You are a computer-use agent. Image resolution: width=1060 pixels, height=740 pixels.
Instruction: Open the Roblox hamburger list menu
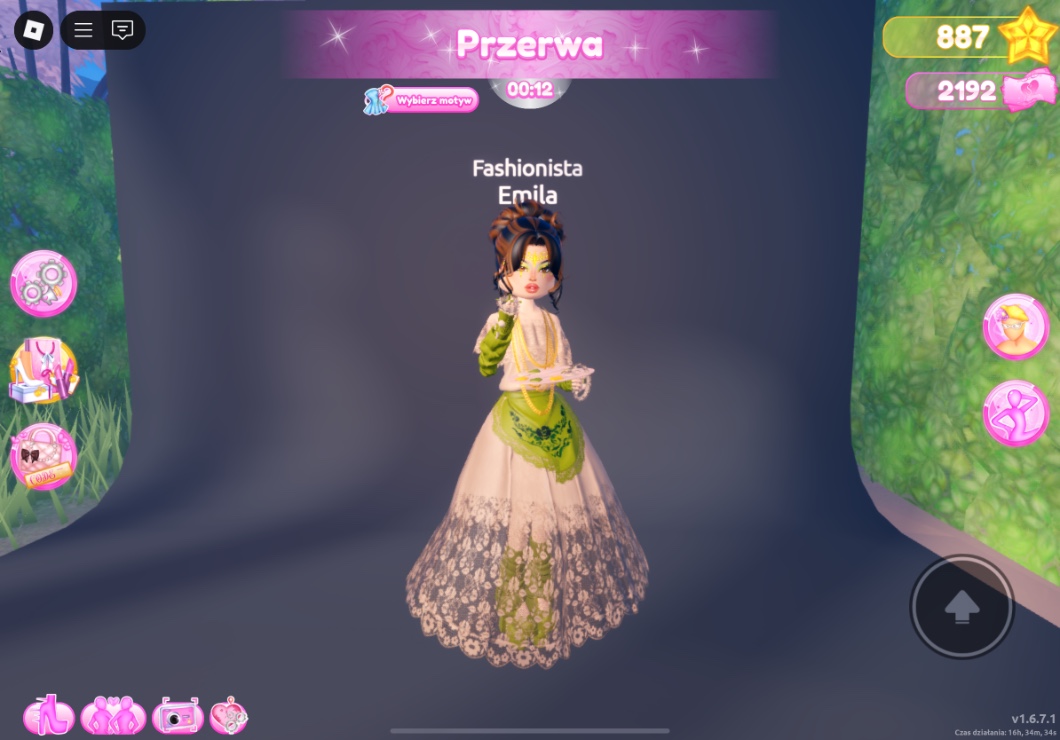(x=83, y=30)
